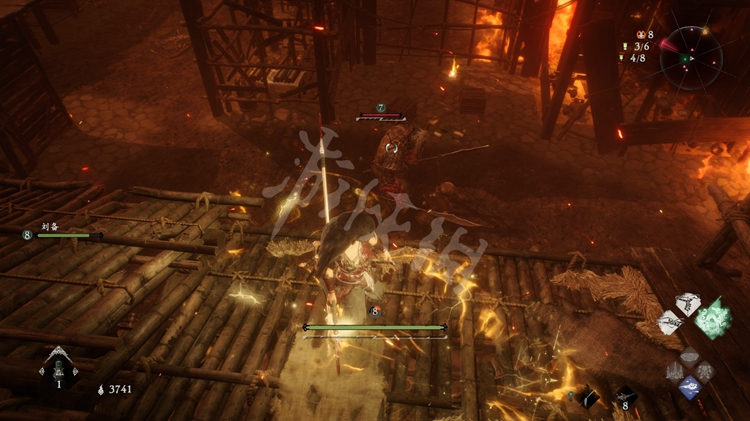Cast the highlighted blue wizardry spell
750x421 pixels.
click(689, 388)
